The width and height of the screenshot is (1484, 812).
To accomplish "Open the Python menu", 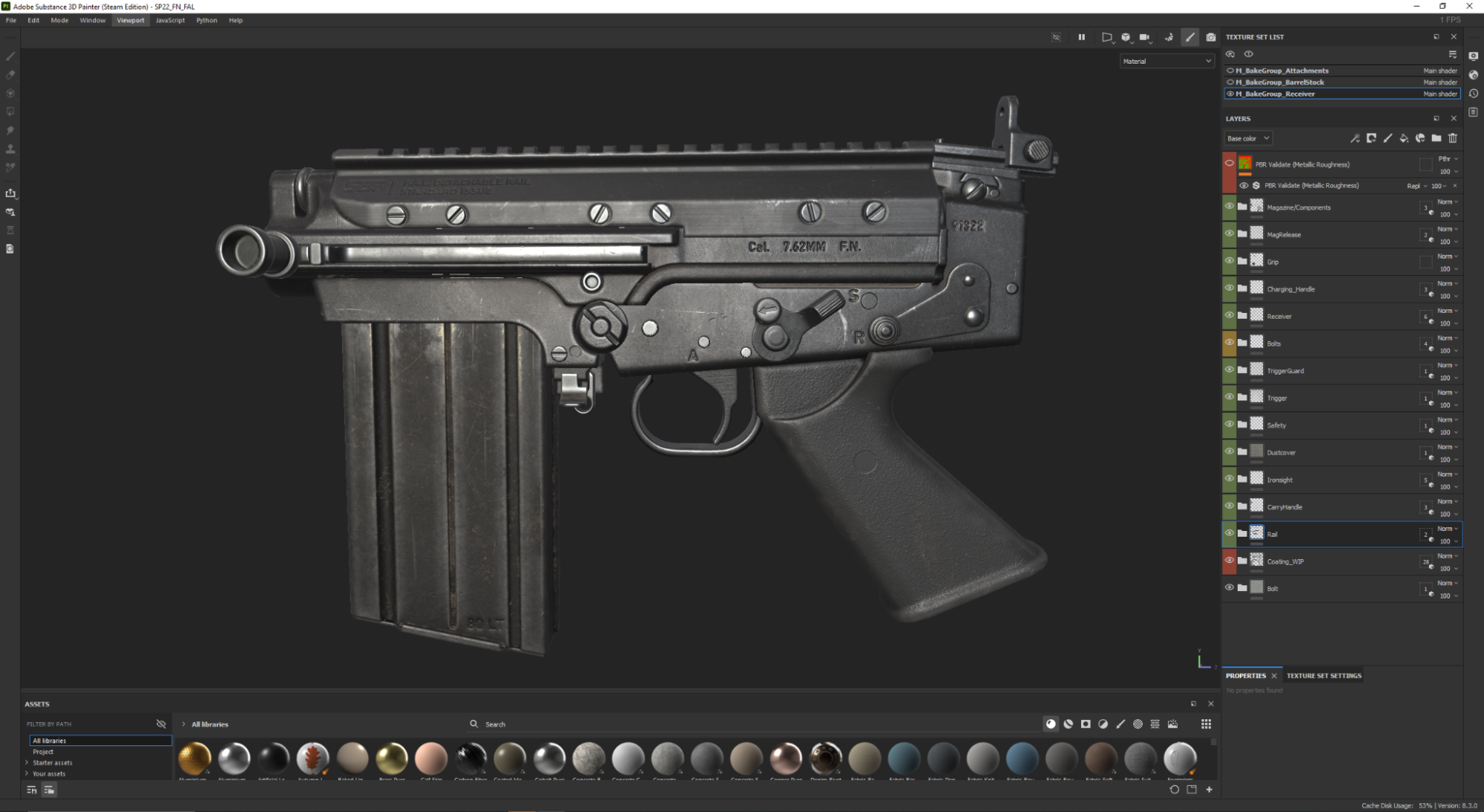I will click(206, 20).
